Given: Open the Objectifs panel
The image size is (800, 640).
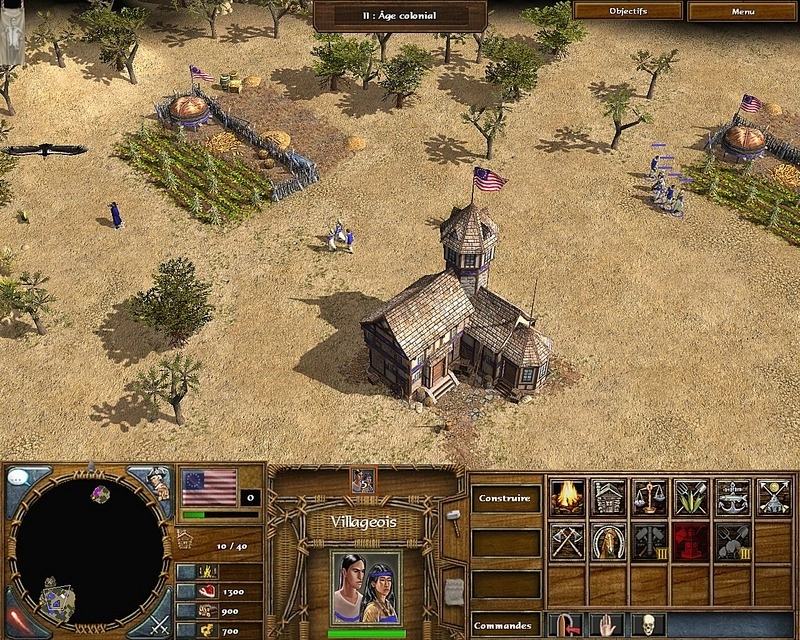Looking at the screenshot, I should click(x=628, y=11).
